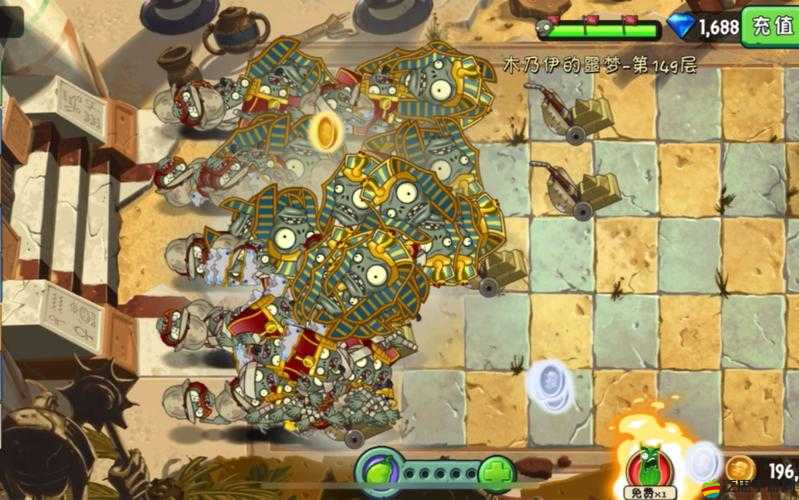The image size is (799, 500).
Task: Add plant food with the green plus button
Action: click(495, 472)
